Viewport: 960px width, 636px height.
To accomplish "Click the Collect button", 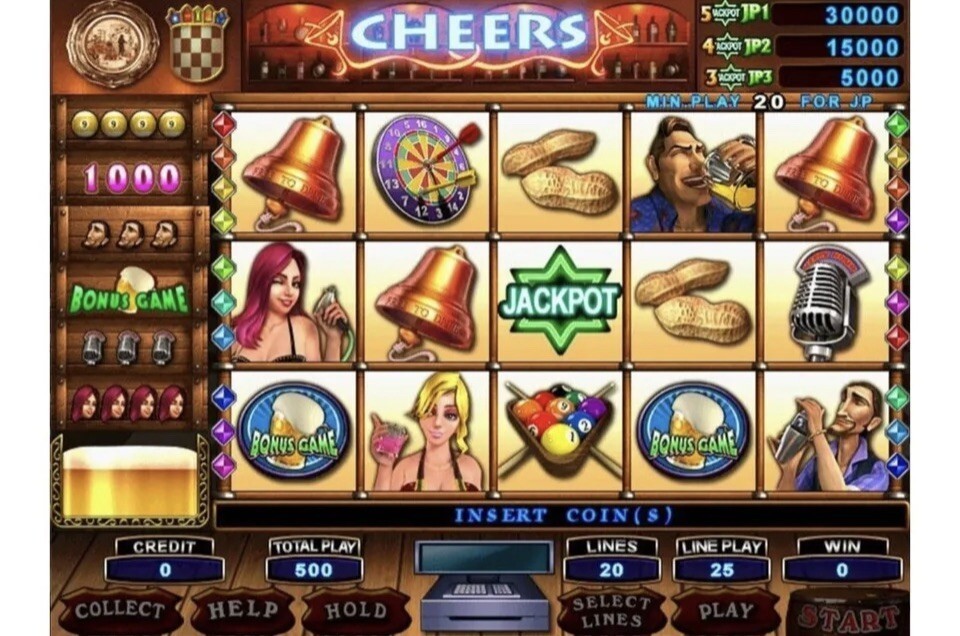I will click(x=120, y=610).
